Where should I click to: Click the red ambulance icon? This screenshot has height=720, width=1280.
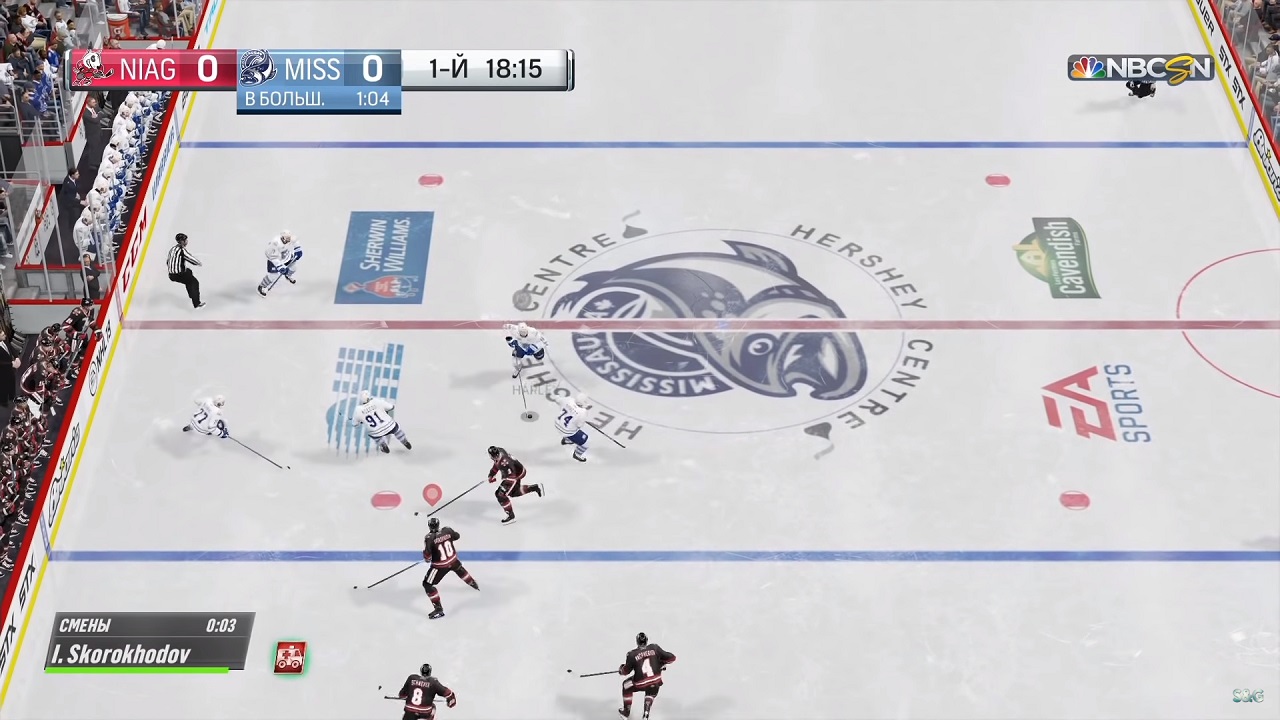290,657
